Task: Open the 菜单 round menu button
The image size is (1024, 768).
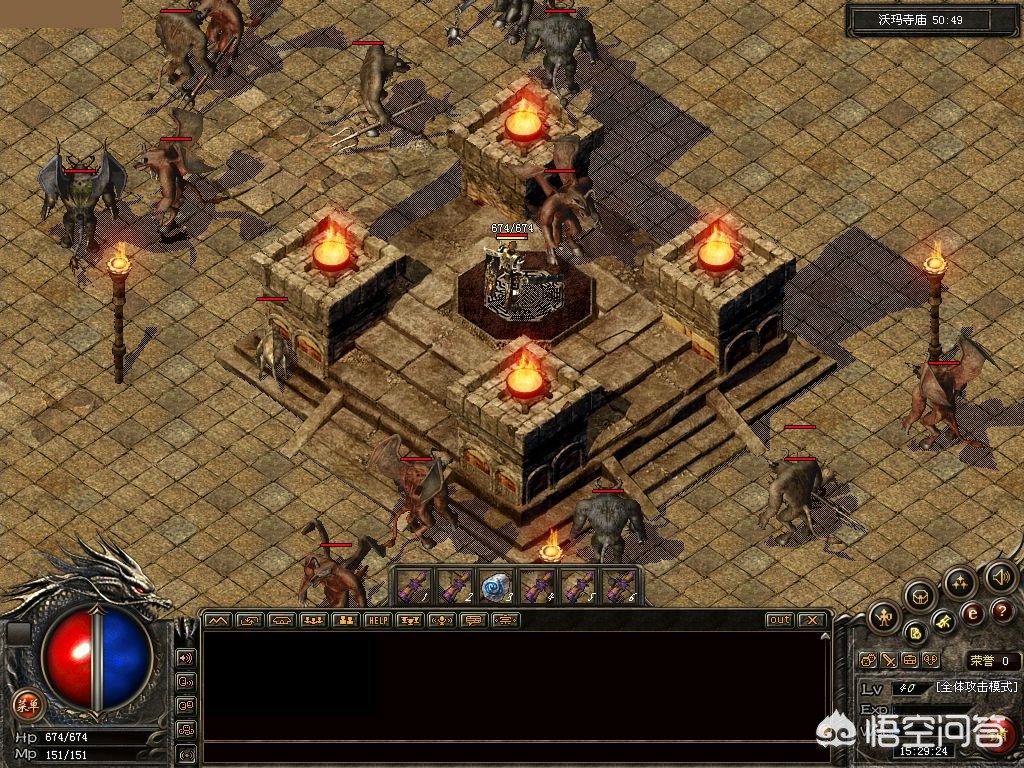Action: pyautogui.click(x=28, y=702)
